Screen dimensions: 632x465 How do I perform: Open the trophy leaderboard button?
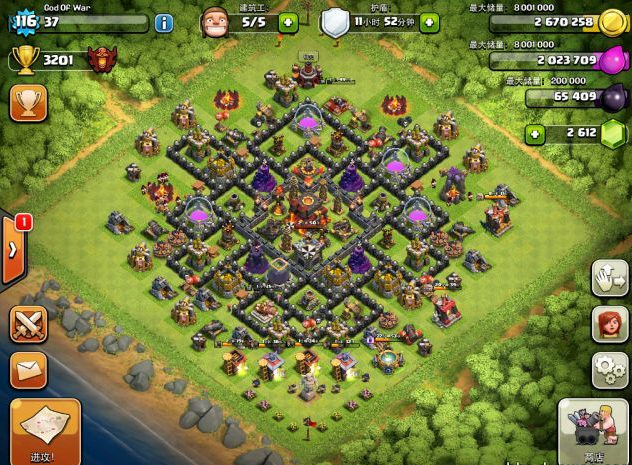pyautogui.click(x=28, y=103)
